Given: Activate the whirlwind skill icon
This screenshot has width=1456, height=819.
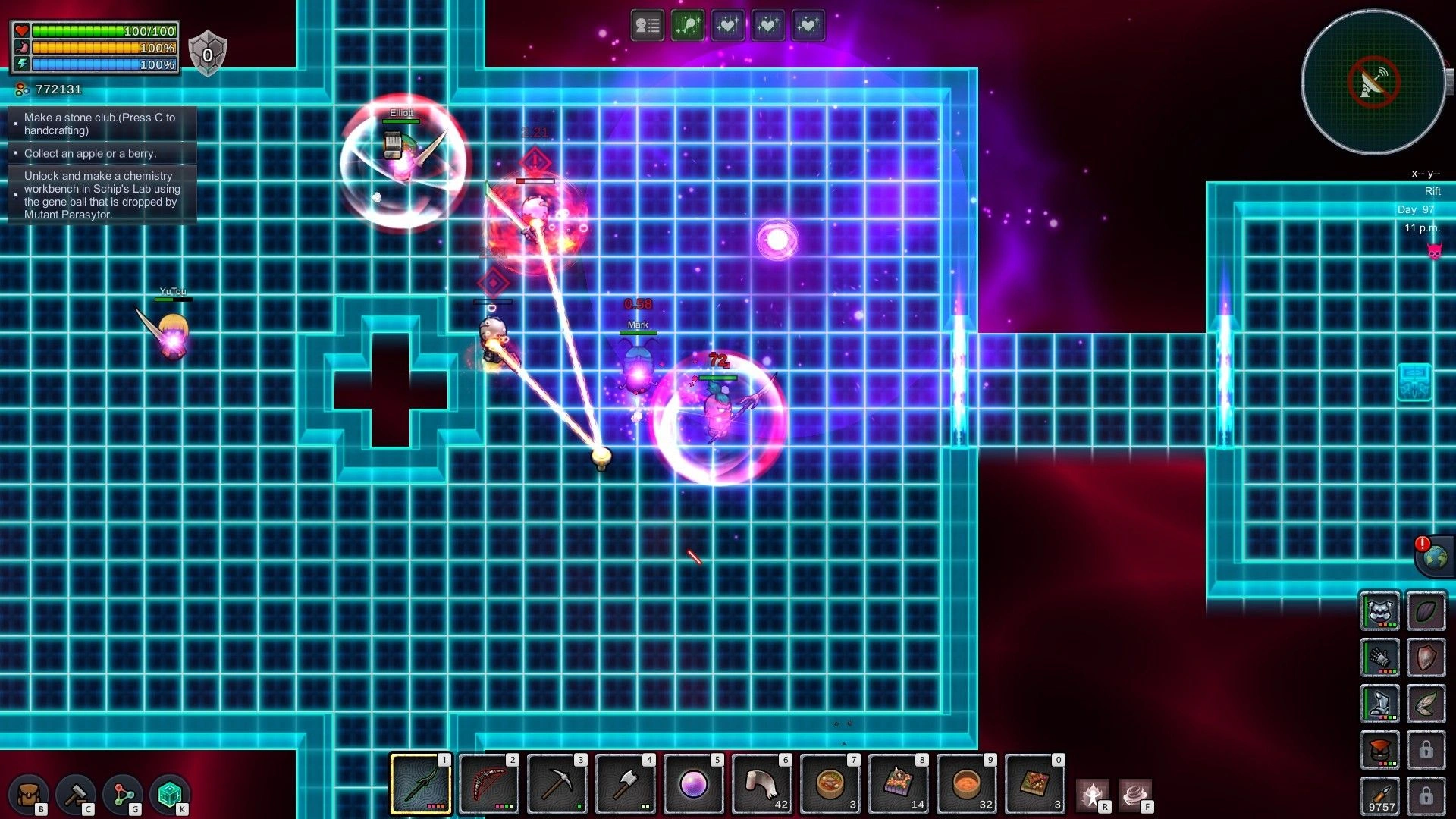Looking at the screenshot, I should click(x=1135, y=794).
